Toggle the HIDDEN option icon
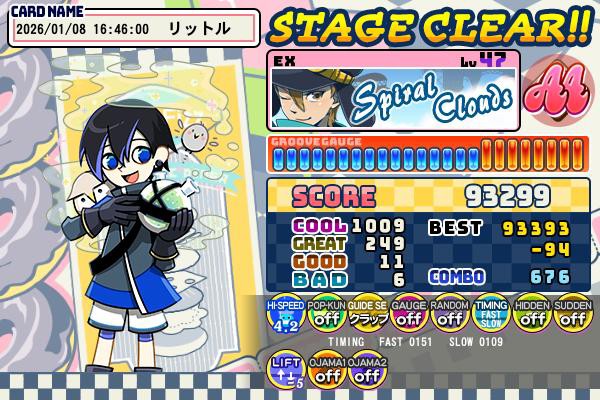This screenshot has width=600, height=400. click(531, 318)
